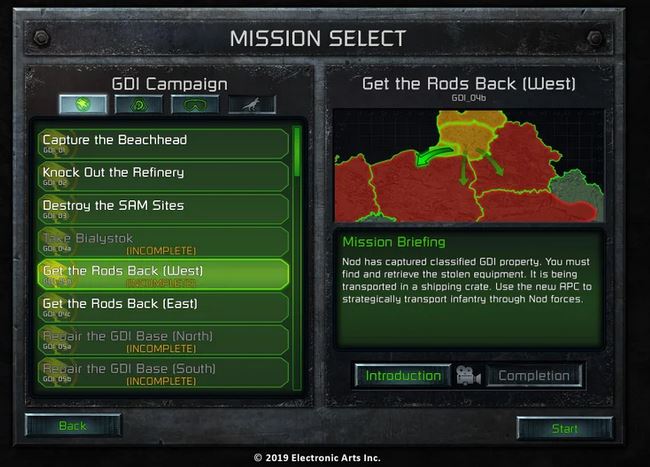Open the green spiral emblem campaign tab
Screen dimensions: 650x467
click(139, 104)
